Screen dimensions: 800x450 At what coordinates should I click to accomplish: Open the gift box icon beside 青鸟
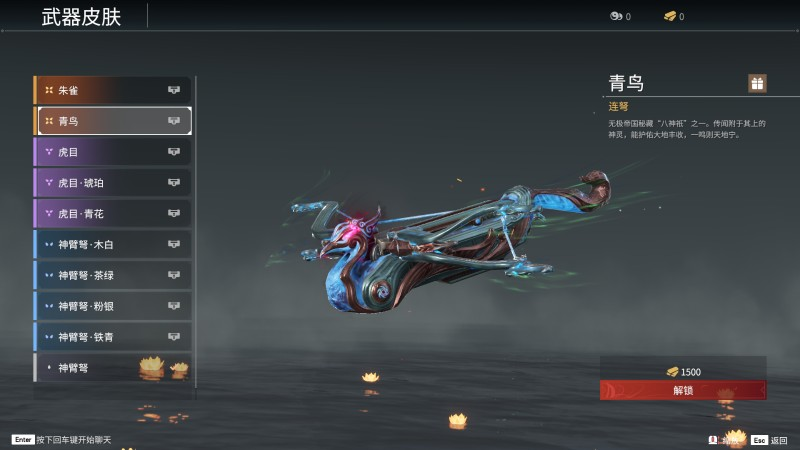[757, 83]
